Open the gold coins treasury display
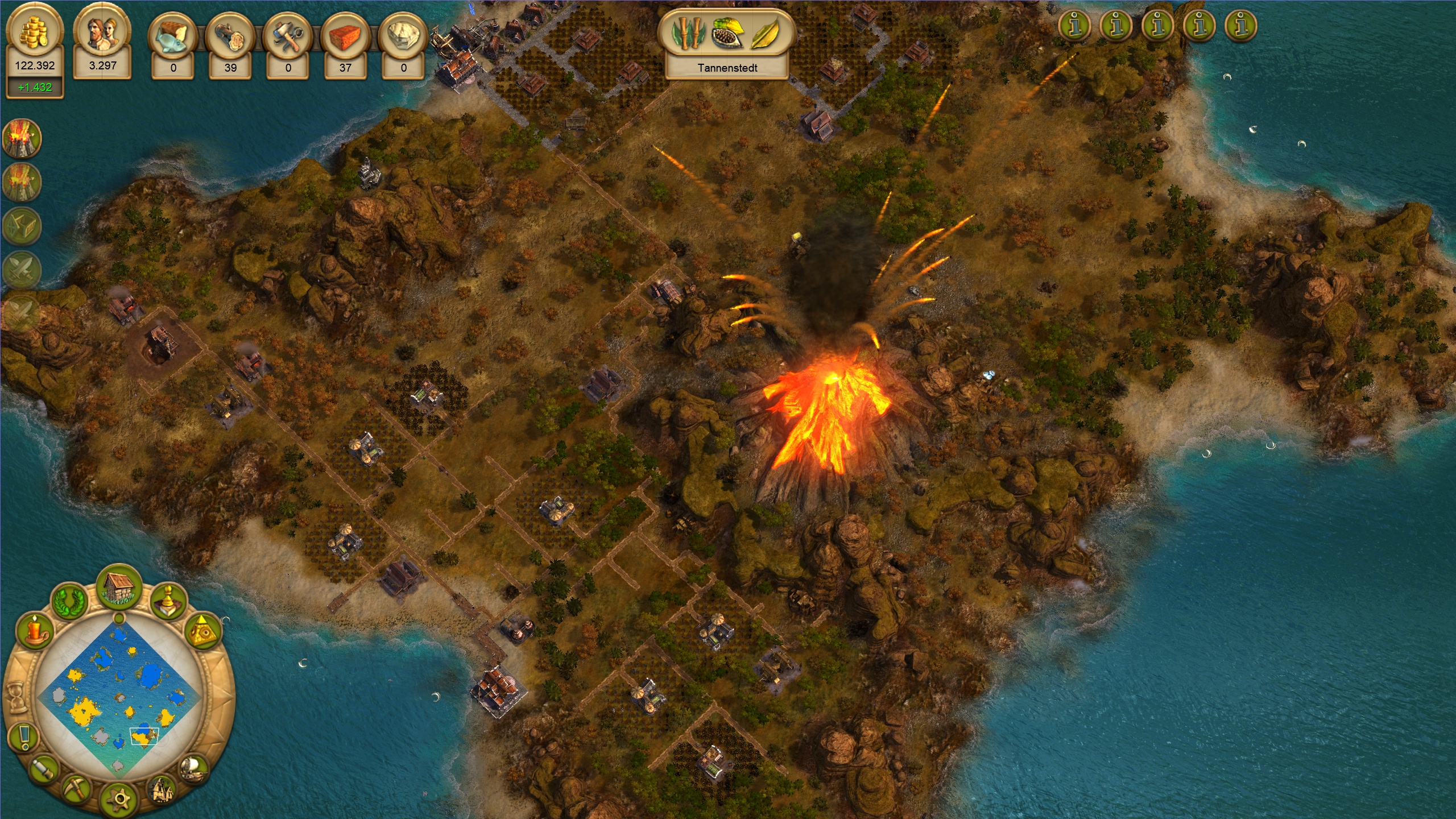The width and height of the screenshot is (1456, 819). point(35,33)
